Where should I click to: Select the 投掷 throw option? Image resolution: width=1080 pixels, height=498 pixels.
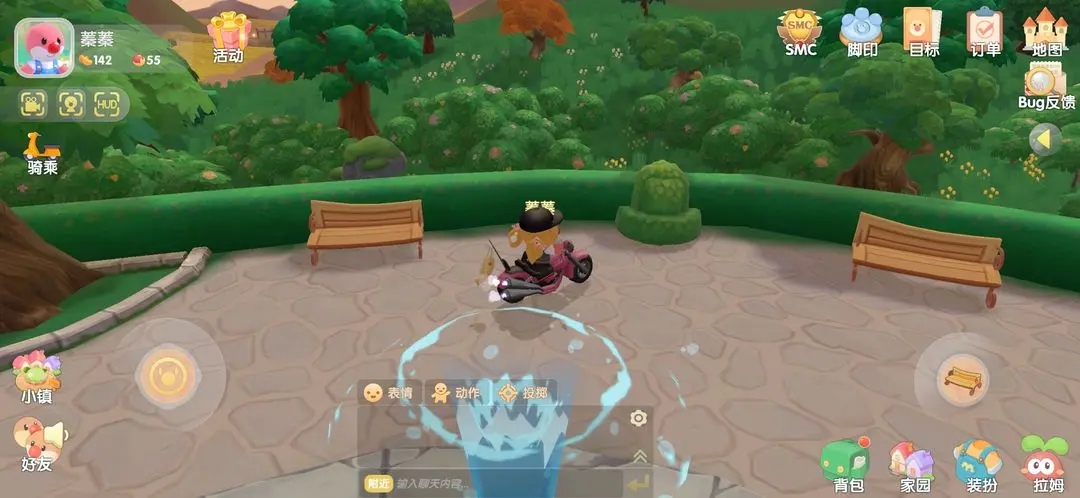(524, 393)
